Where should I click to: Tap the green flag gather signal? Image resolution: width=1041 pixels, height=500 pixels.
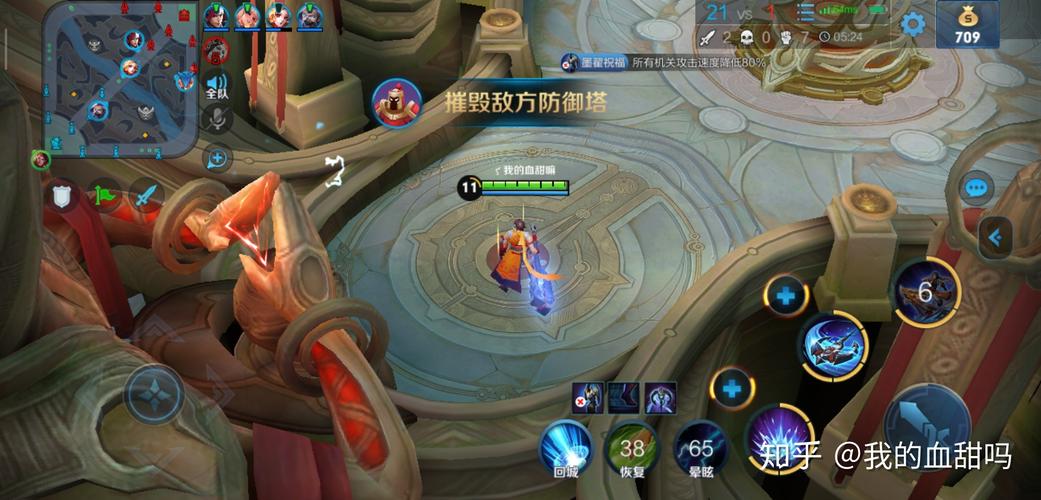click(x=104, y=195)
